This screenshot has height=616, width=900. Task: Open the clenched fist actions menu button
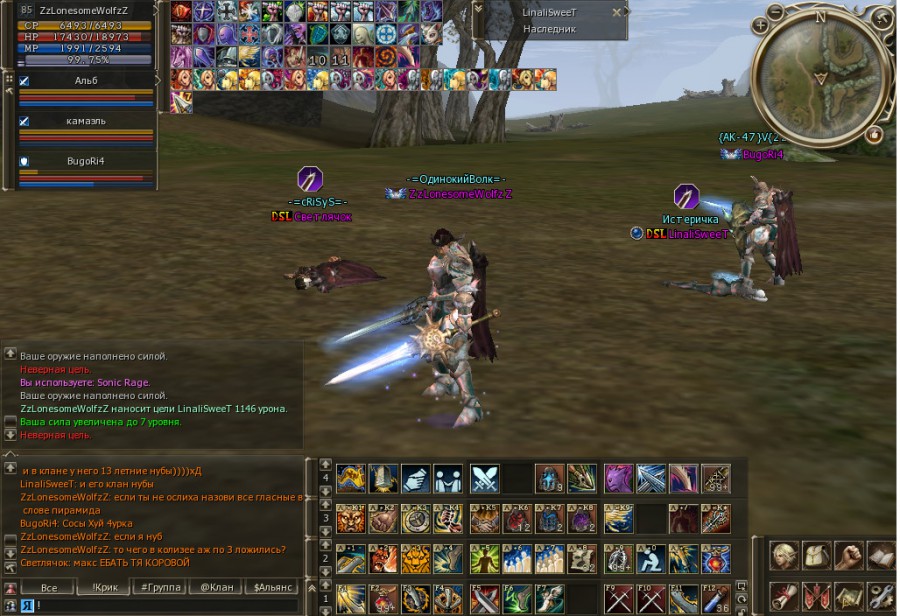(x=849, y=555)
